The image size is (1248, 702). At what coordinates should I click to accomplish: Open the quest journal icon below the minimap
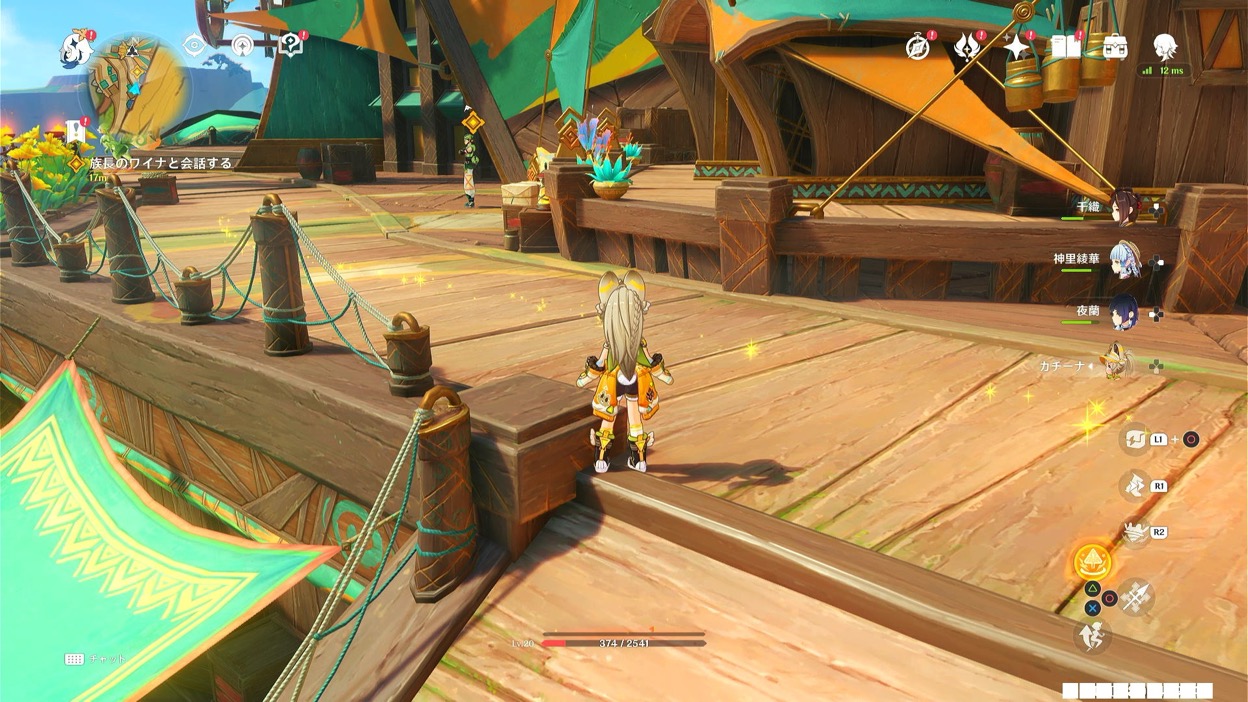click(x=76, y=130)
